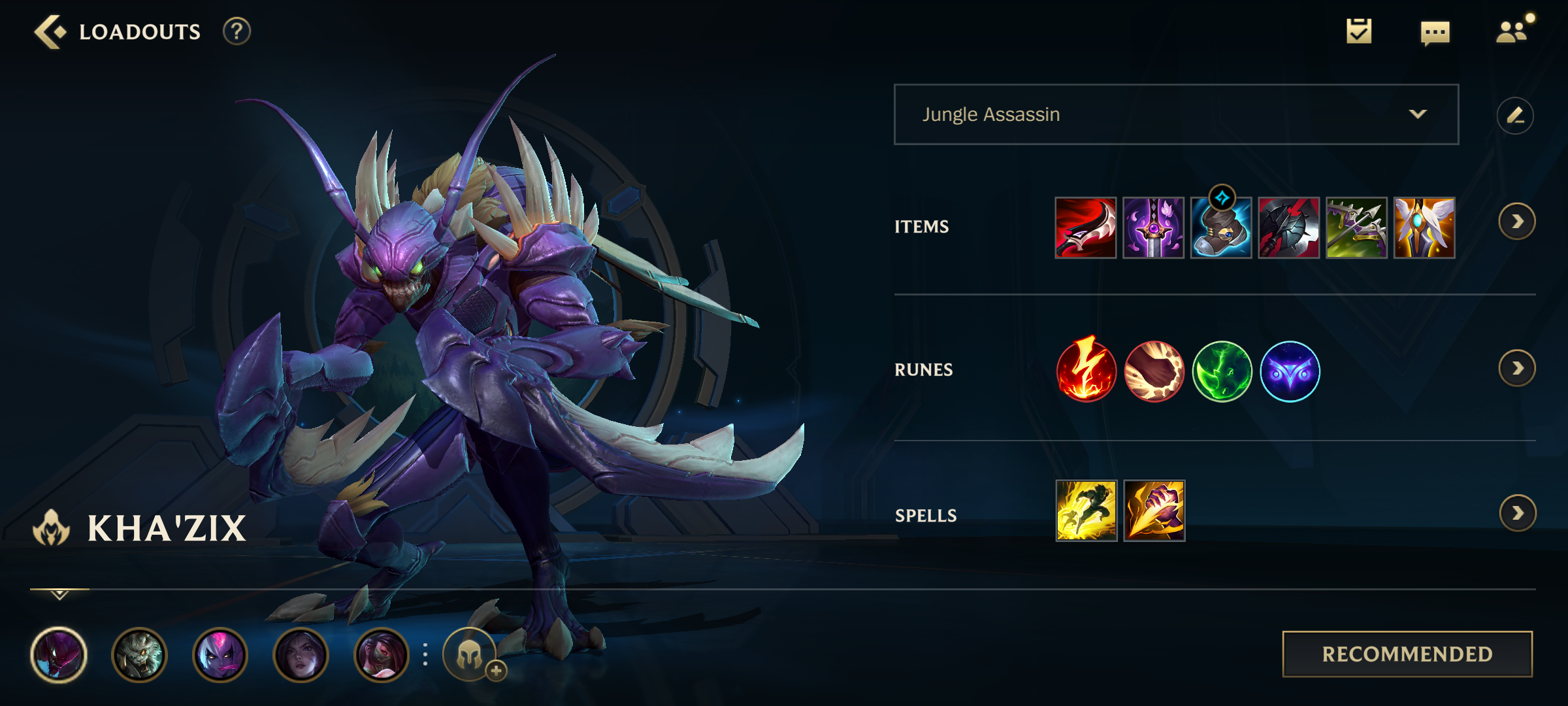Edit the loadout name with the pencil button
The height and width of the screenshot is (706, 1568).
pyautogui.click(x=1515, y=116)
